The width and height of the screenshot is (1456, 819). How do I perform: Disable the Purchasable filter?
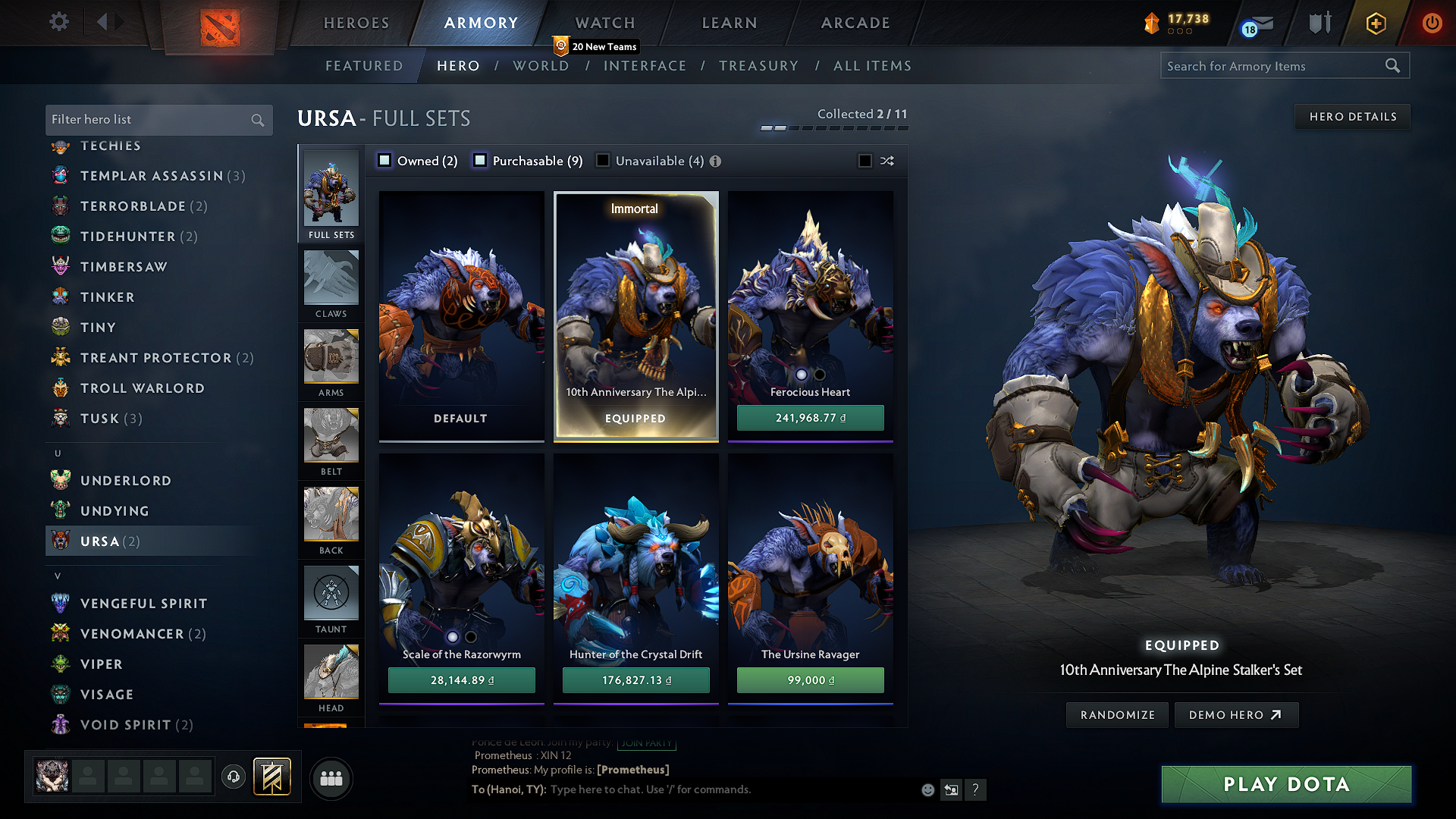point(479,161)
